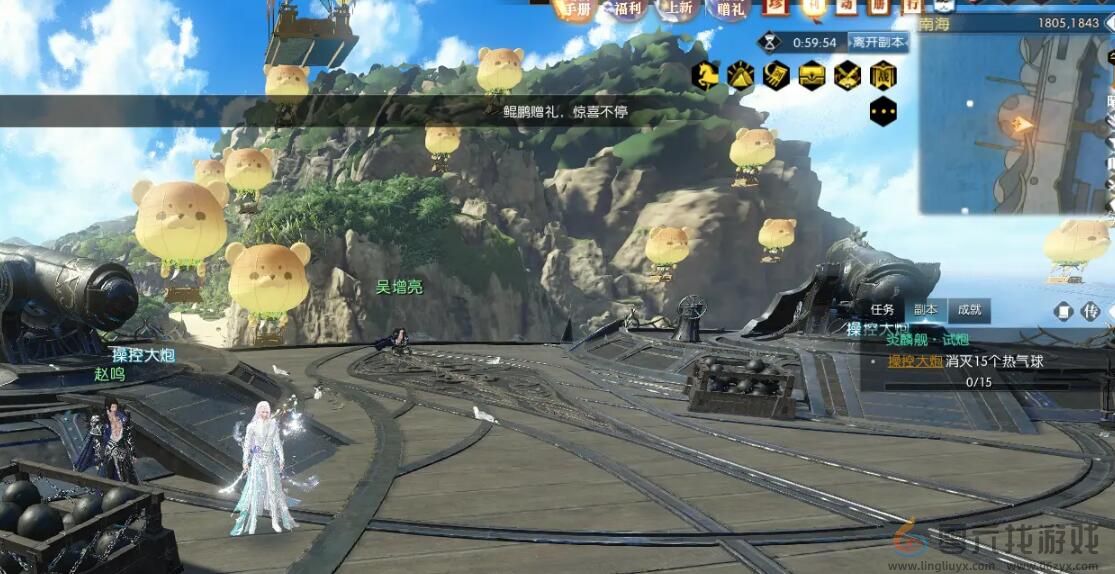1115x574 pixels.
Task: Click the 操控大炮 objective link
Action: coord(915,361)
